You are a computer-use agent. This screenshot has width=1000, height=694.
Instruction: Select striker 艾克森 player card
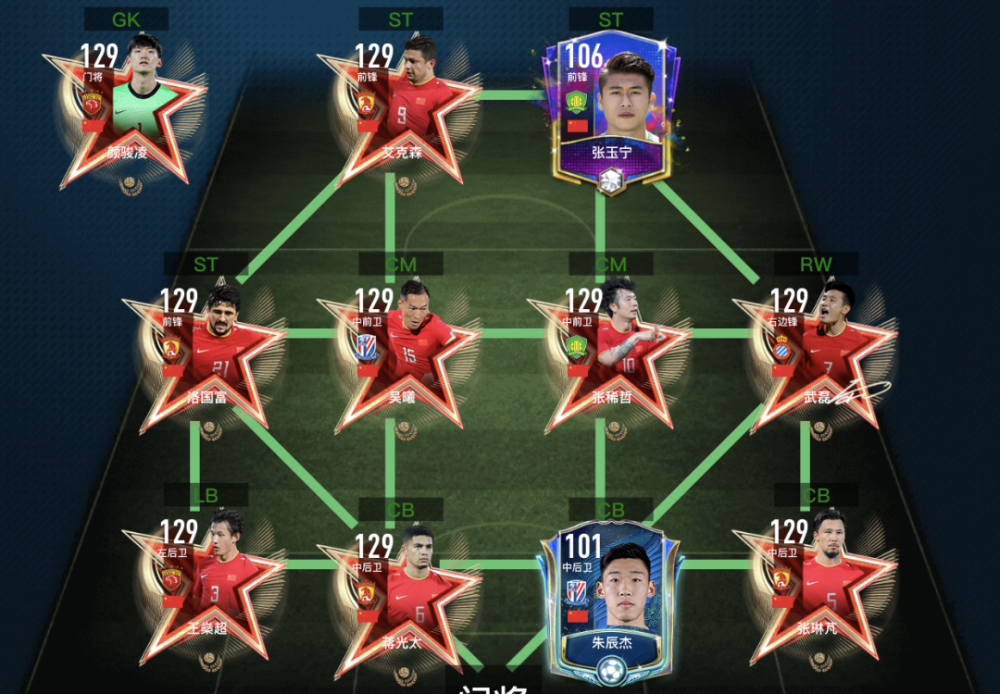click(x=400, y=110)
